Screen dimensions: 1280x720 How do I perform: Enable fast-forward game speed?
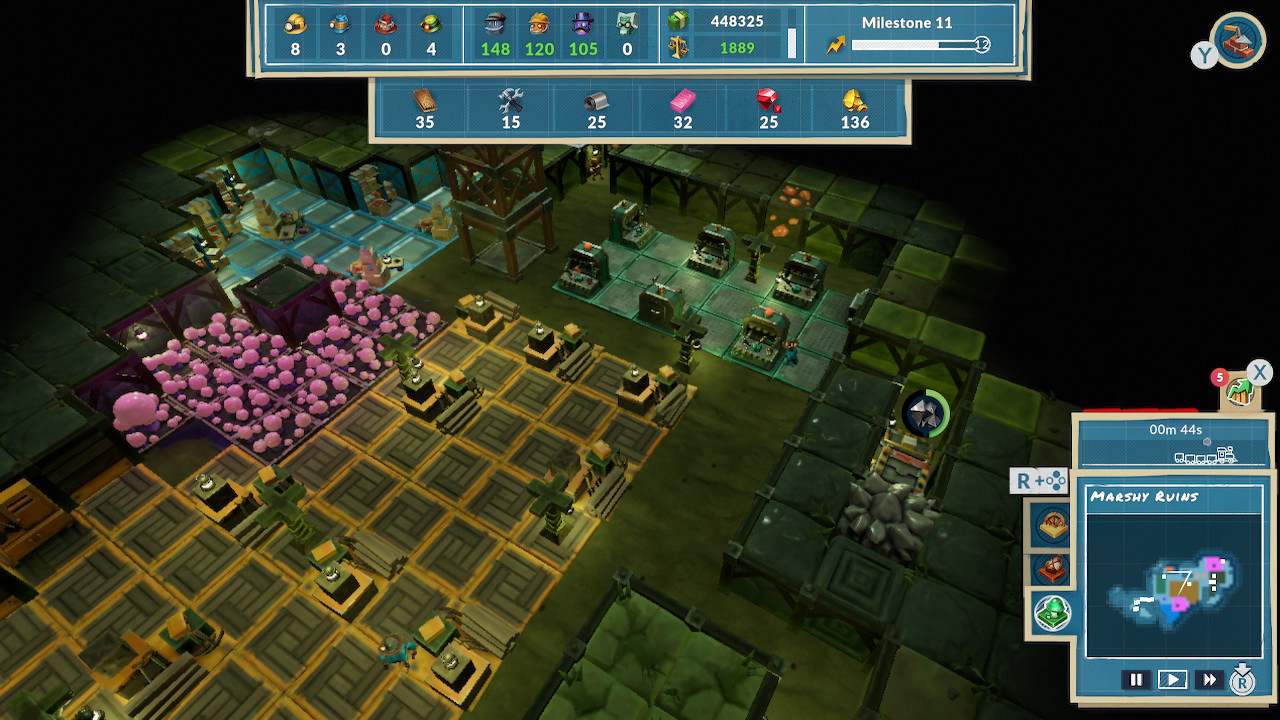point(1208,679)
